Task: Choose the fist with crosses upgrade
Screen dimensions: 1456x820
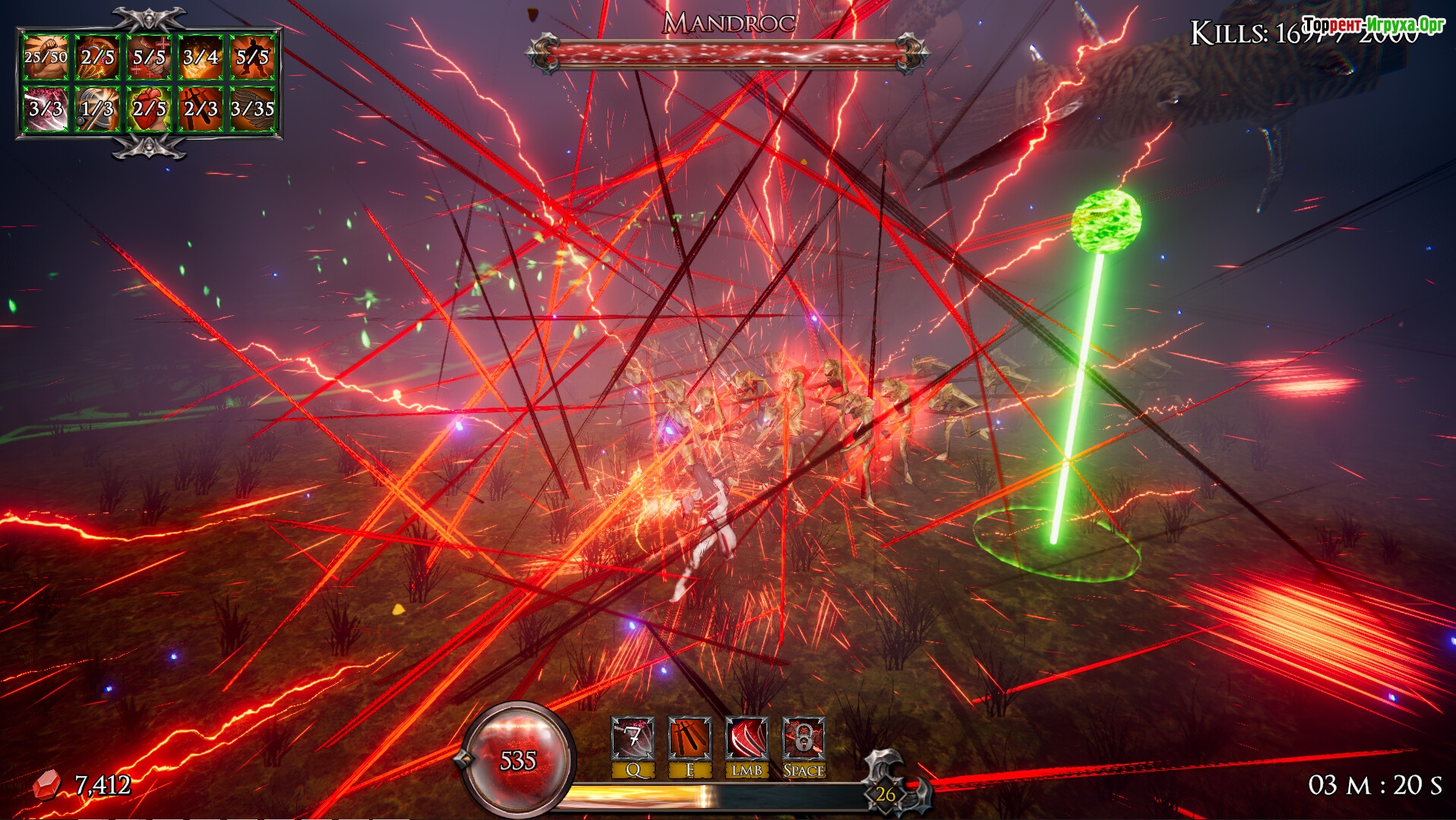Action: coord(149,57)
